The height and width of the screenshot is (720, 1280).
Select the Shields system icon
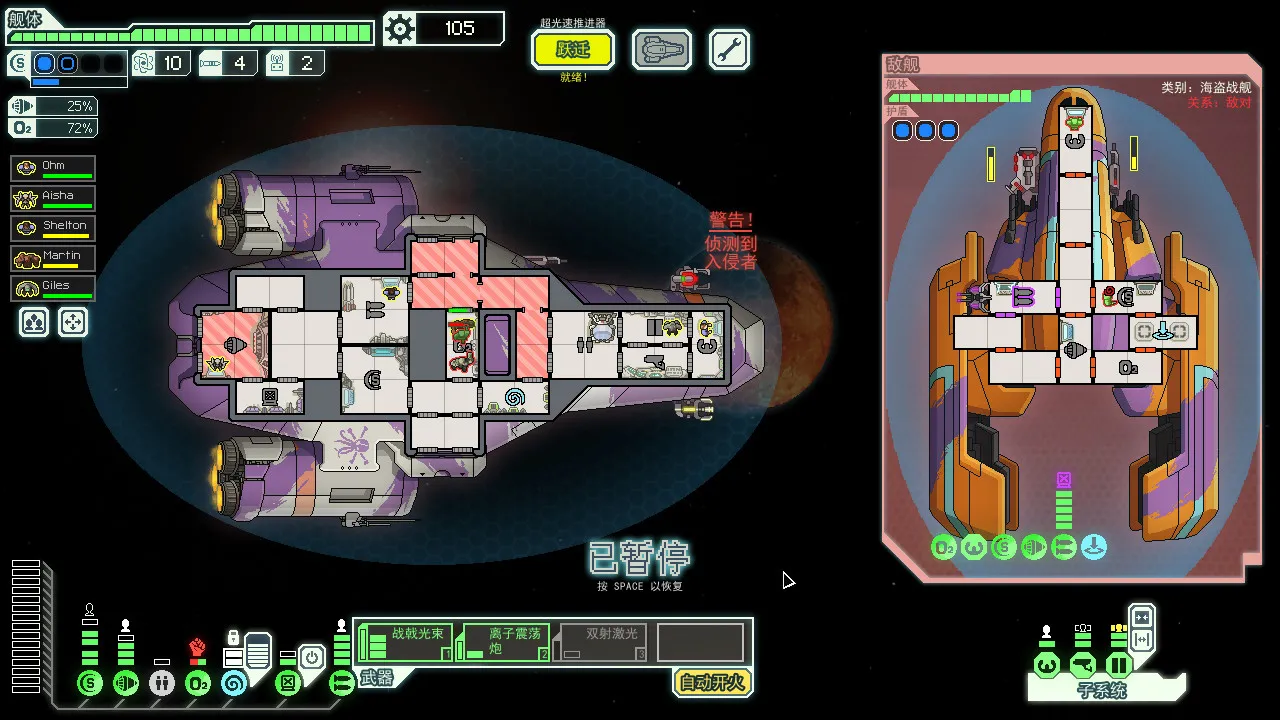[88, 683]
